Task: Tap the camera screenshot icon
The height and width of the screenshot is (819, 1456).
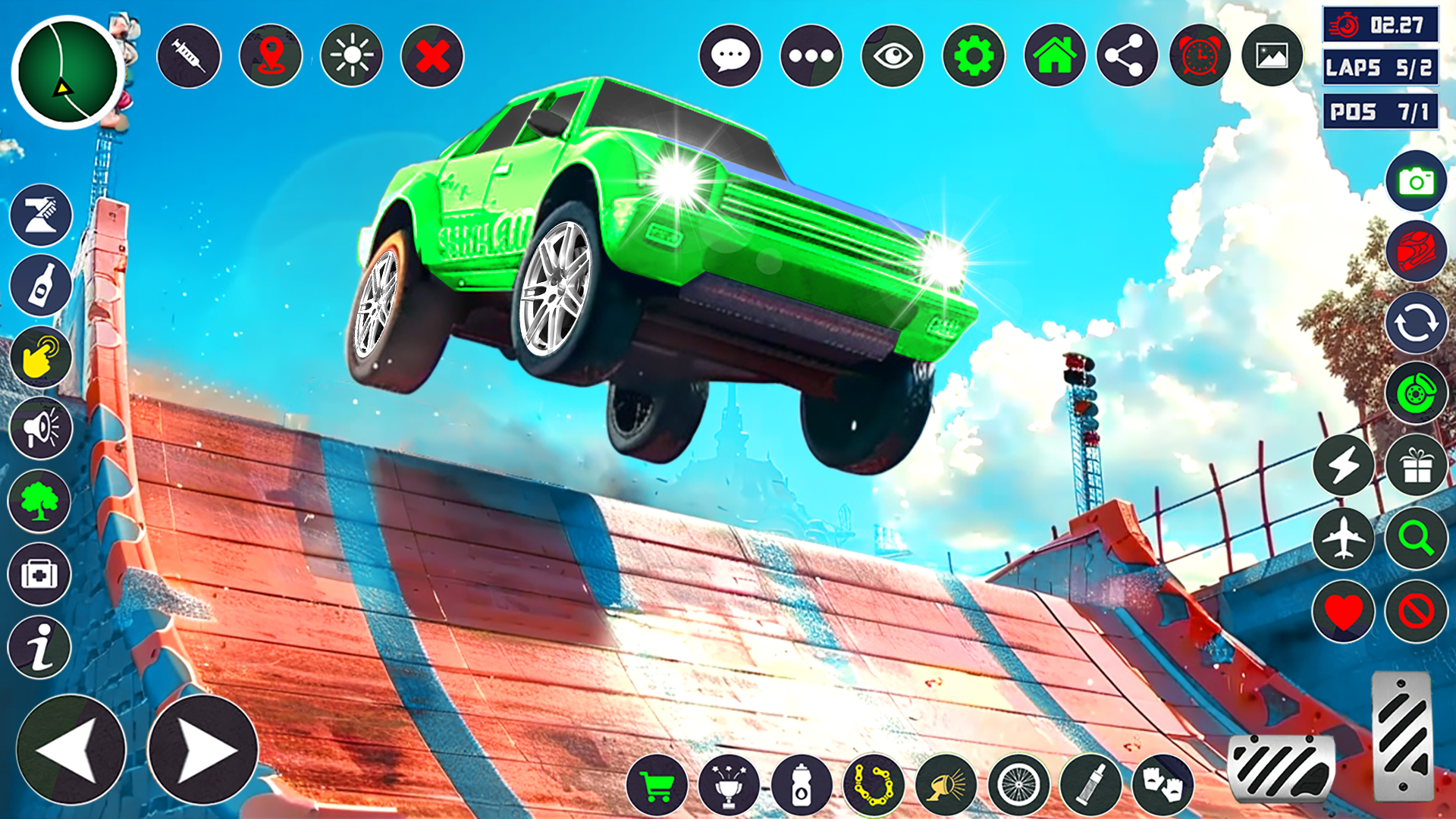Action: 1417,182
